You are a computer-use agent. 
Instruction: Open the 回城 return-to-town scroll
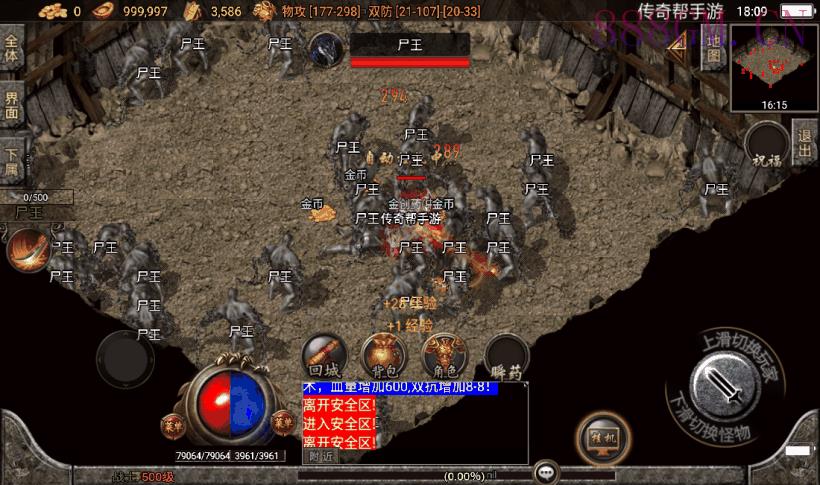click(x=325, y=354)
